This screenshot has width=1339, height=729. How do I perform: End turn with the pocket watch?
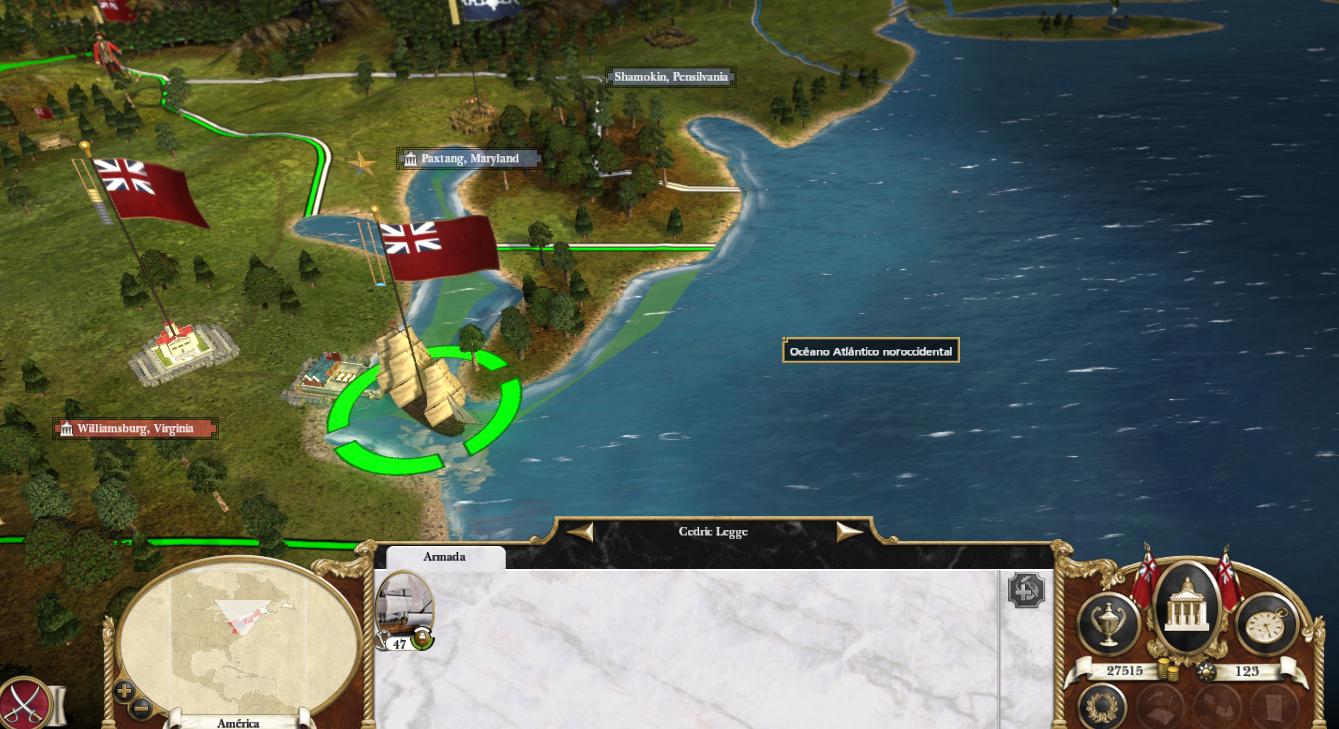[1267, 625]
